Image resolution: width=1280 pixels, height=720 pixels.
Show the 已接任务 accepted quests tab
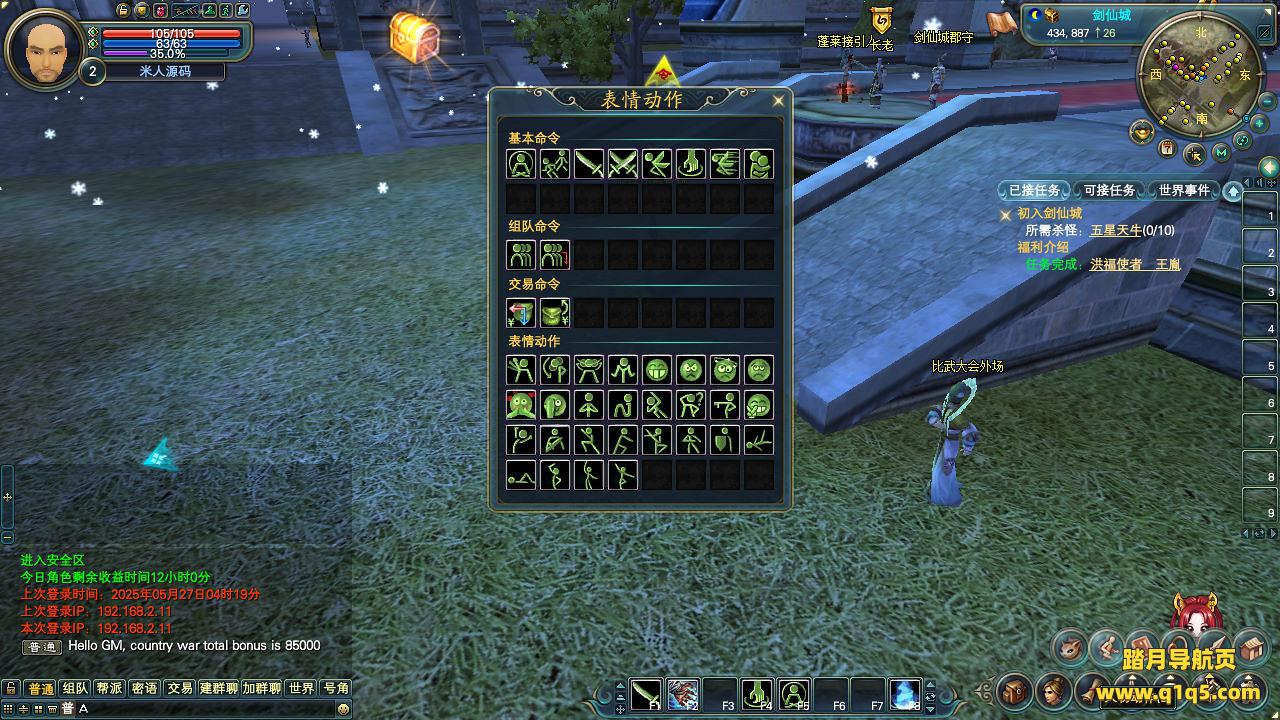click(1034, 190)
